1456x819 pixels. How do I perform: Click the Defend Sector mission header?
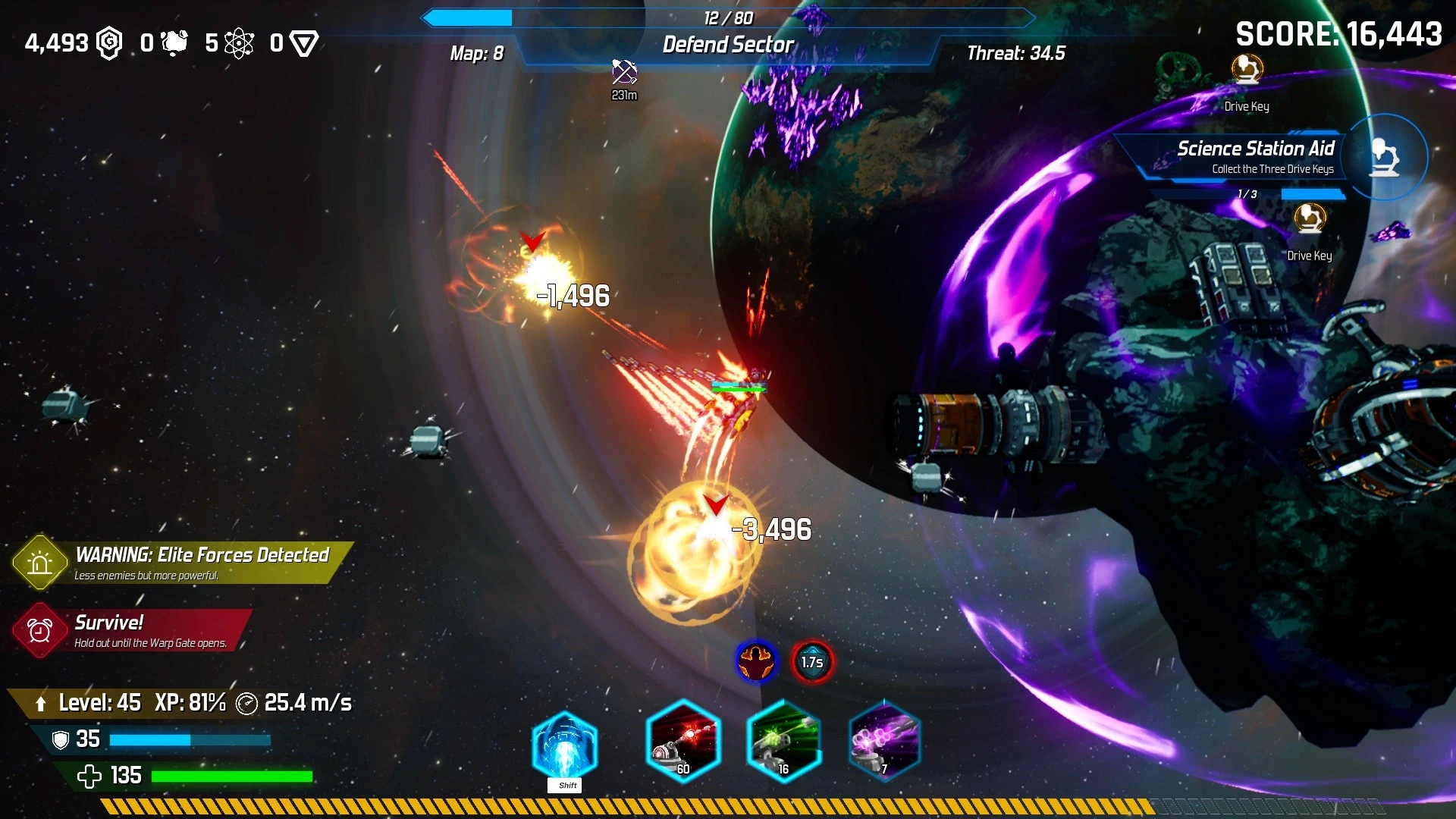pyautogui.click(x=728, y=44)
